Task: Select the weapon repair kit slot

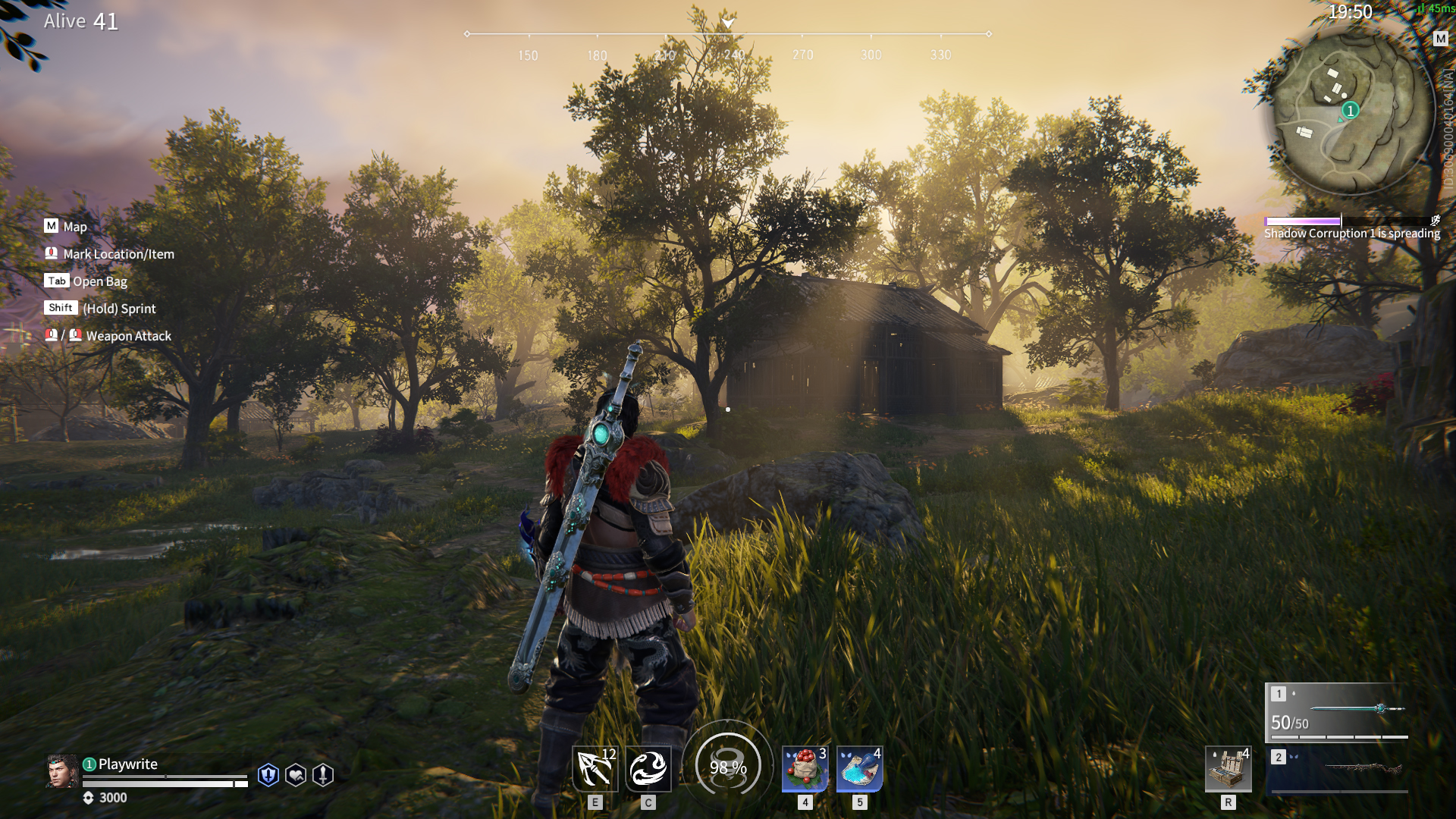Action: tap(1228, 768)
